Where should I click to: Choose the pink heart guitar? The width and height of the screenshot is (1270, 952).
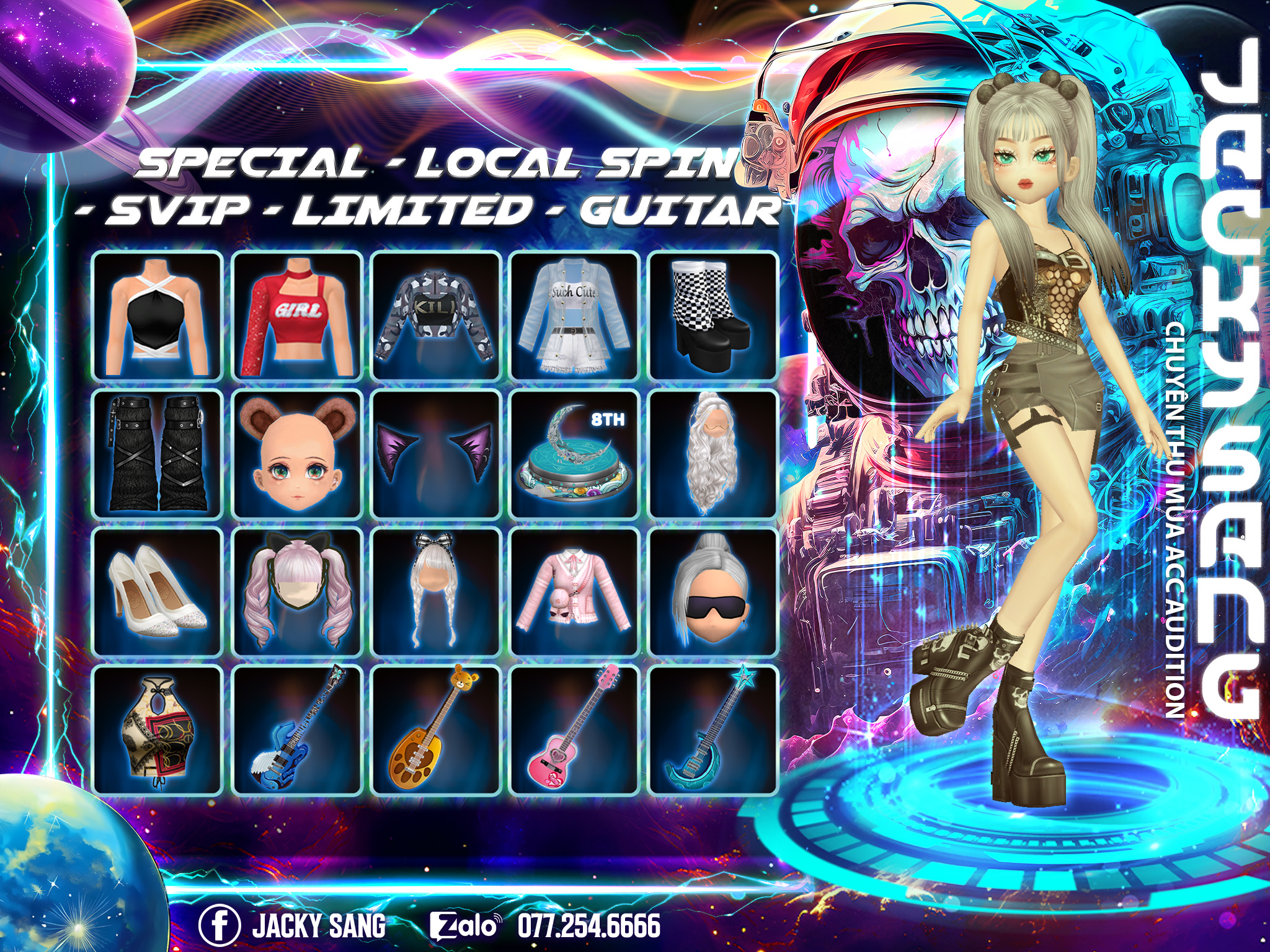pos(575,730)
